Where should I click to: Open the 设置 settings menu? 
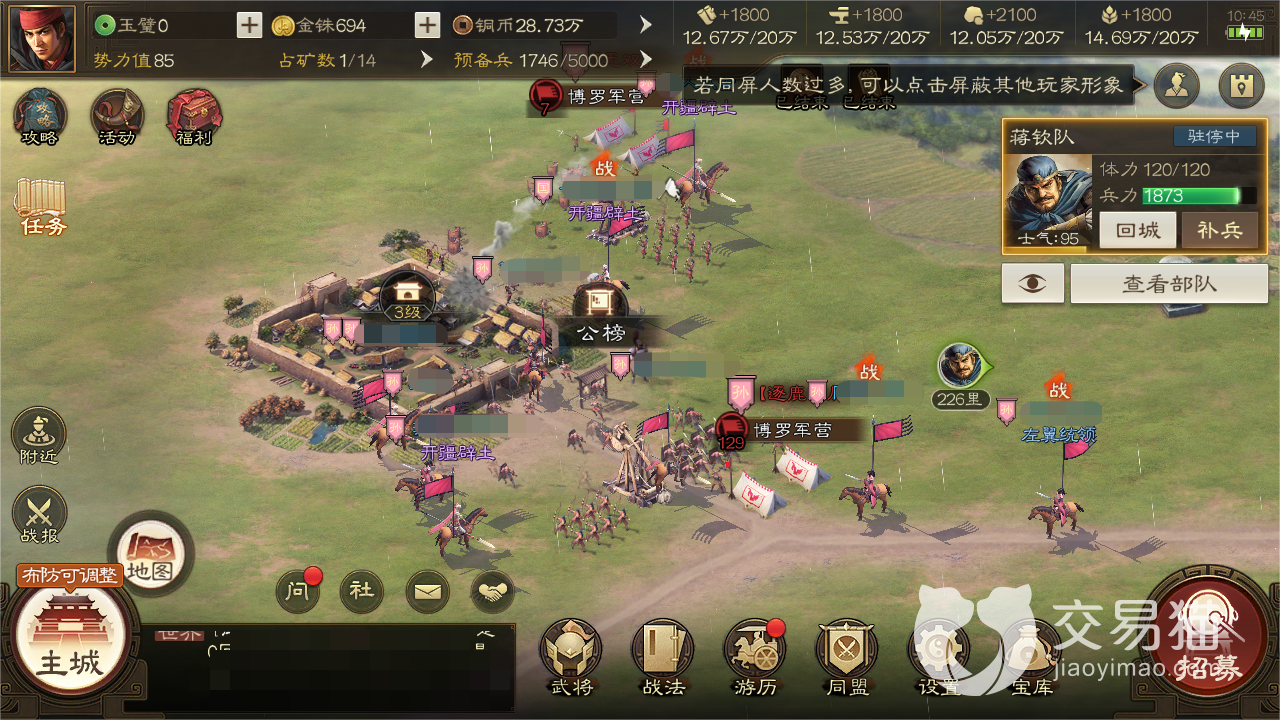[939, 655]
